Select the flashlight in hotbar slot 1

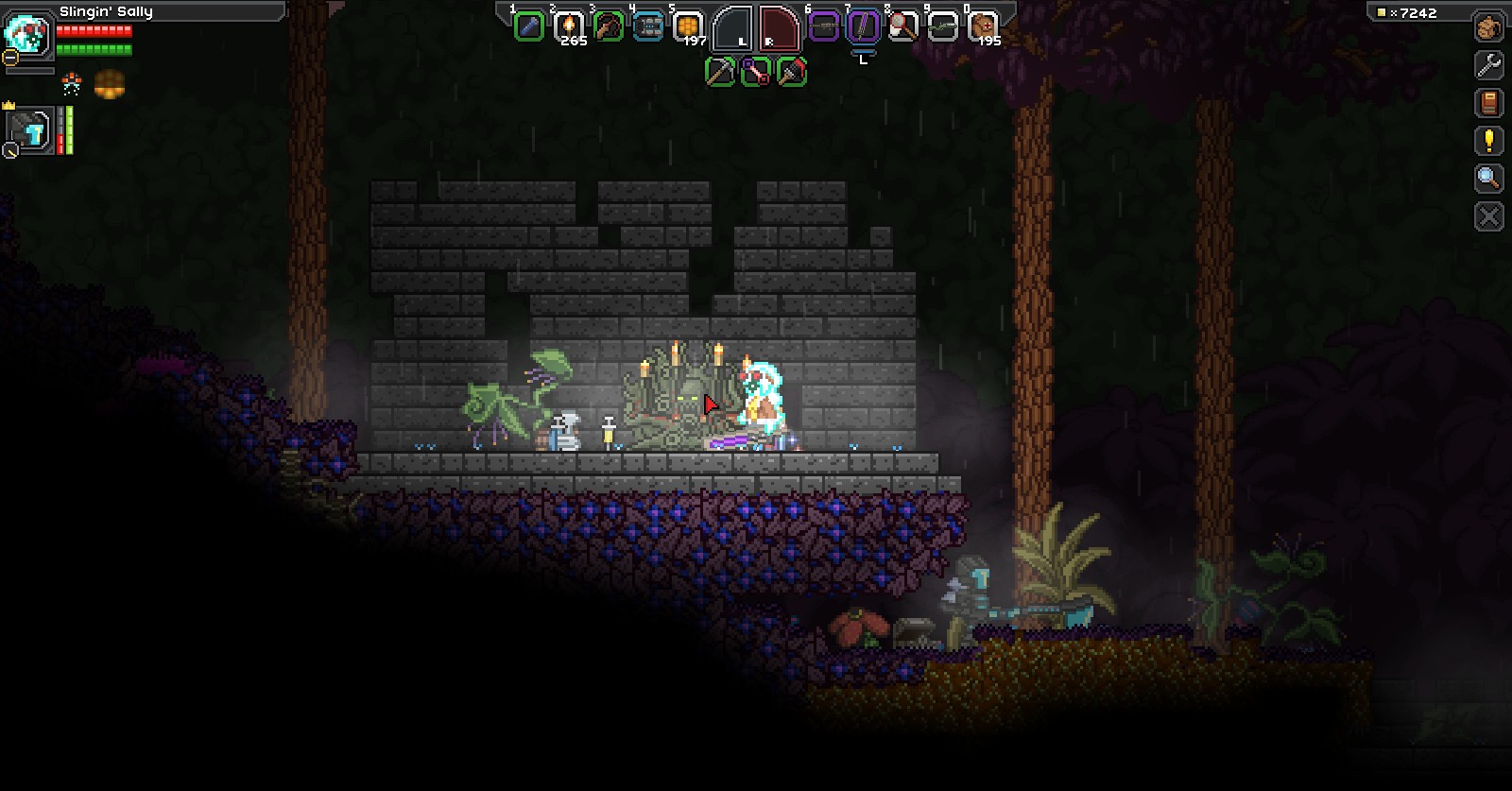pos(528,26)
